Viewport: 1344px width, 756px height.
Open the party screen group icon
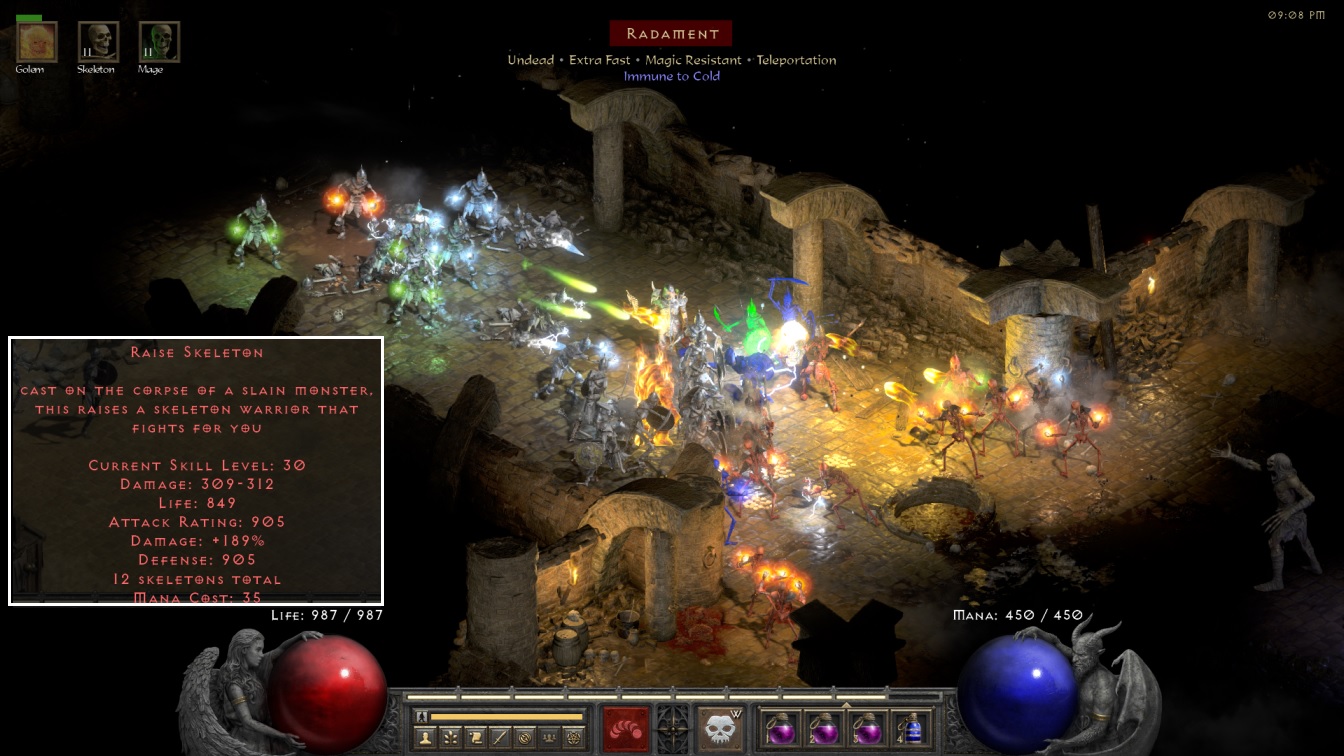548,738
